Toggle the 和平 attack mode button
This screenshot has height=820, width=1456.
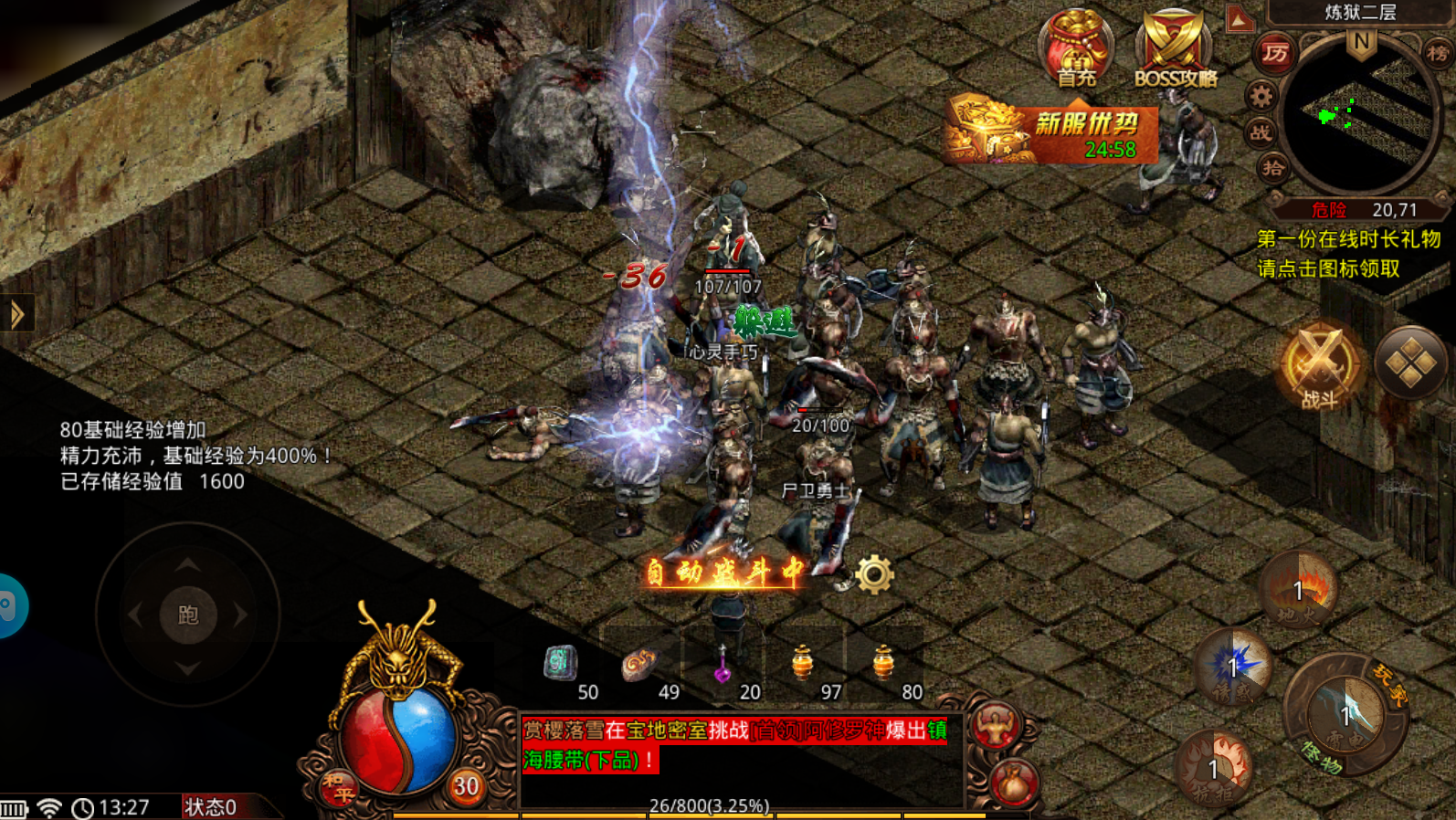(338, 787)
